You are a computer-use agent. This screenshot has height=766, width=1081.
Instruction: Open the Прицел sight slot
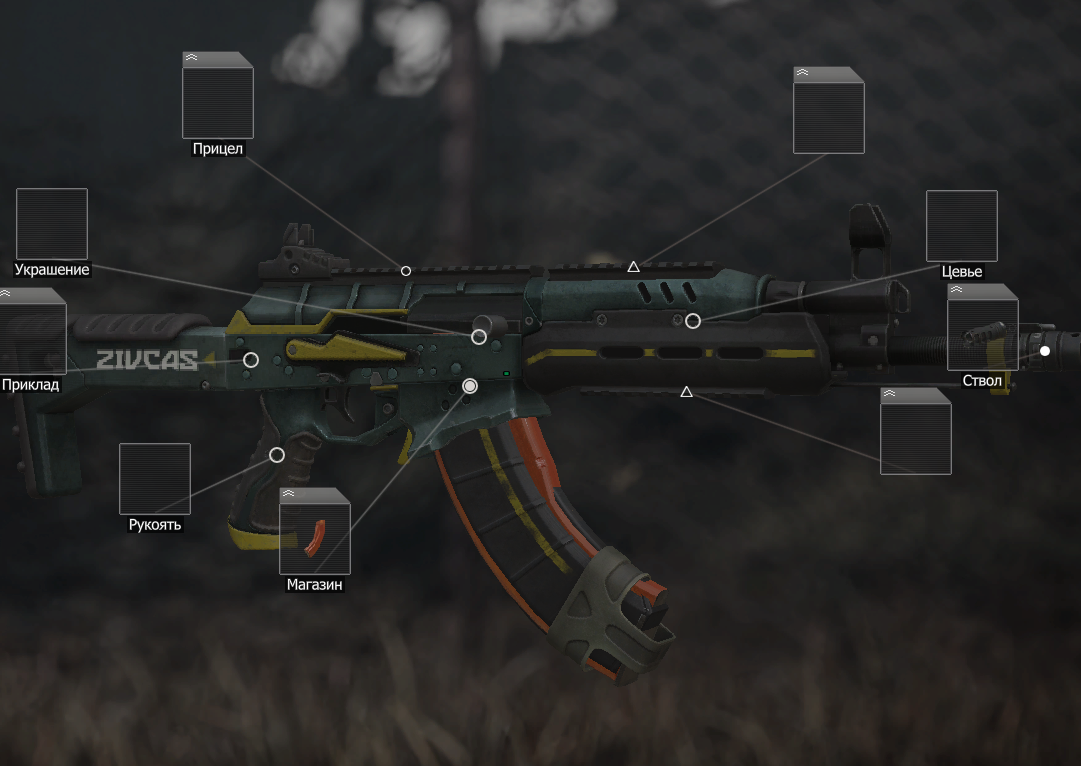point(218,96)
